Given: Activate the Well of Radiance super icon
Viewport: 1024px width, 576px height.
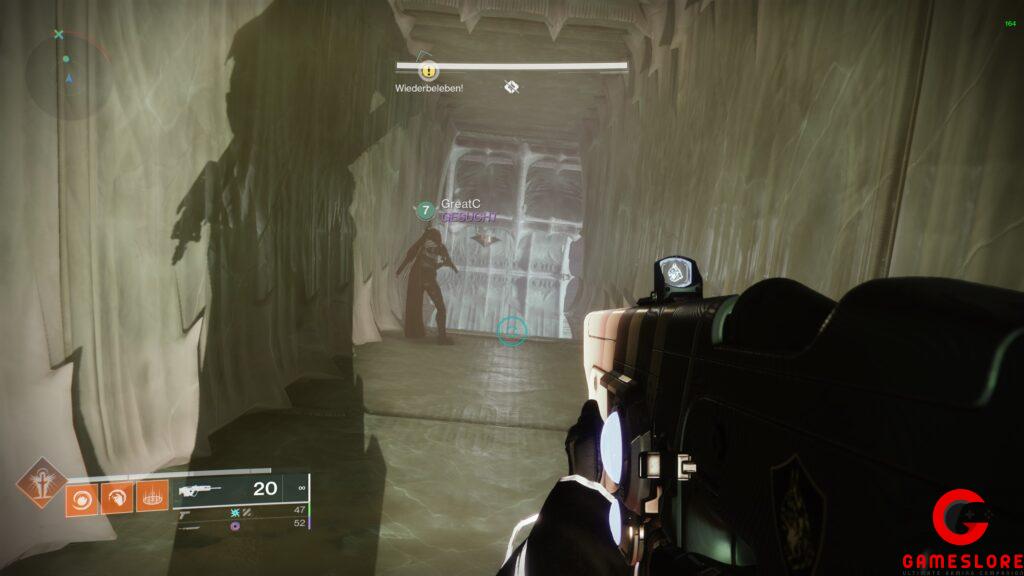Looking at the screenshot, I should [x=42, y=483].
